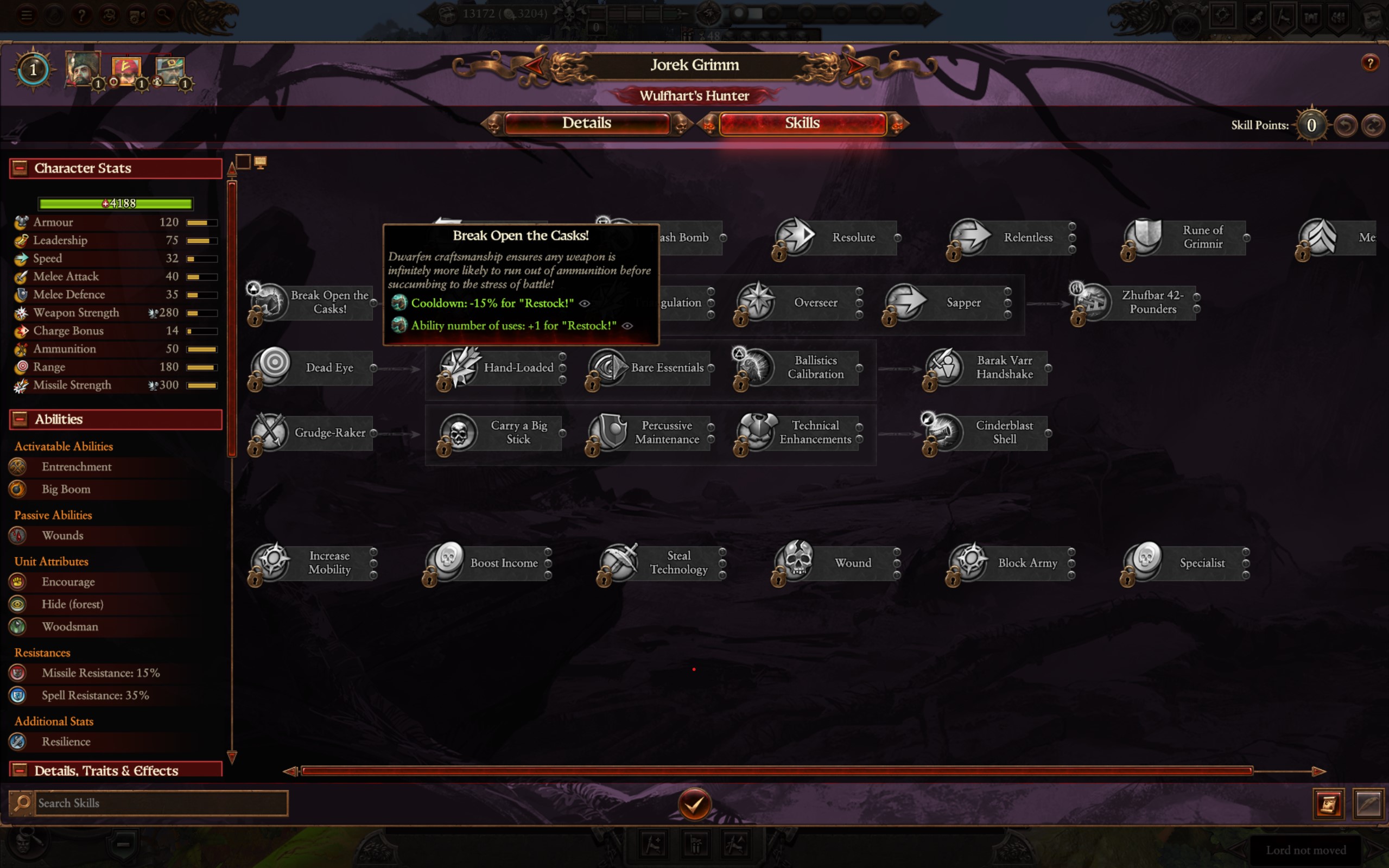
Task: Confirm with the checkmark button at bottom center
Action: tap(695, 804)
